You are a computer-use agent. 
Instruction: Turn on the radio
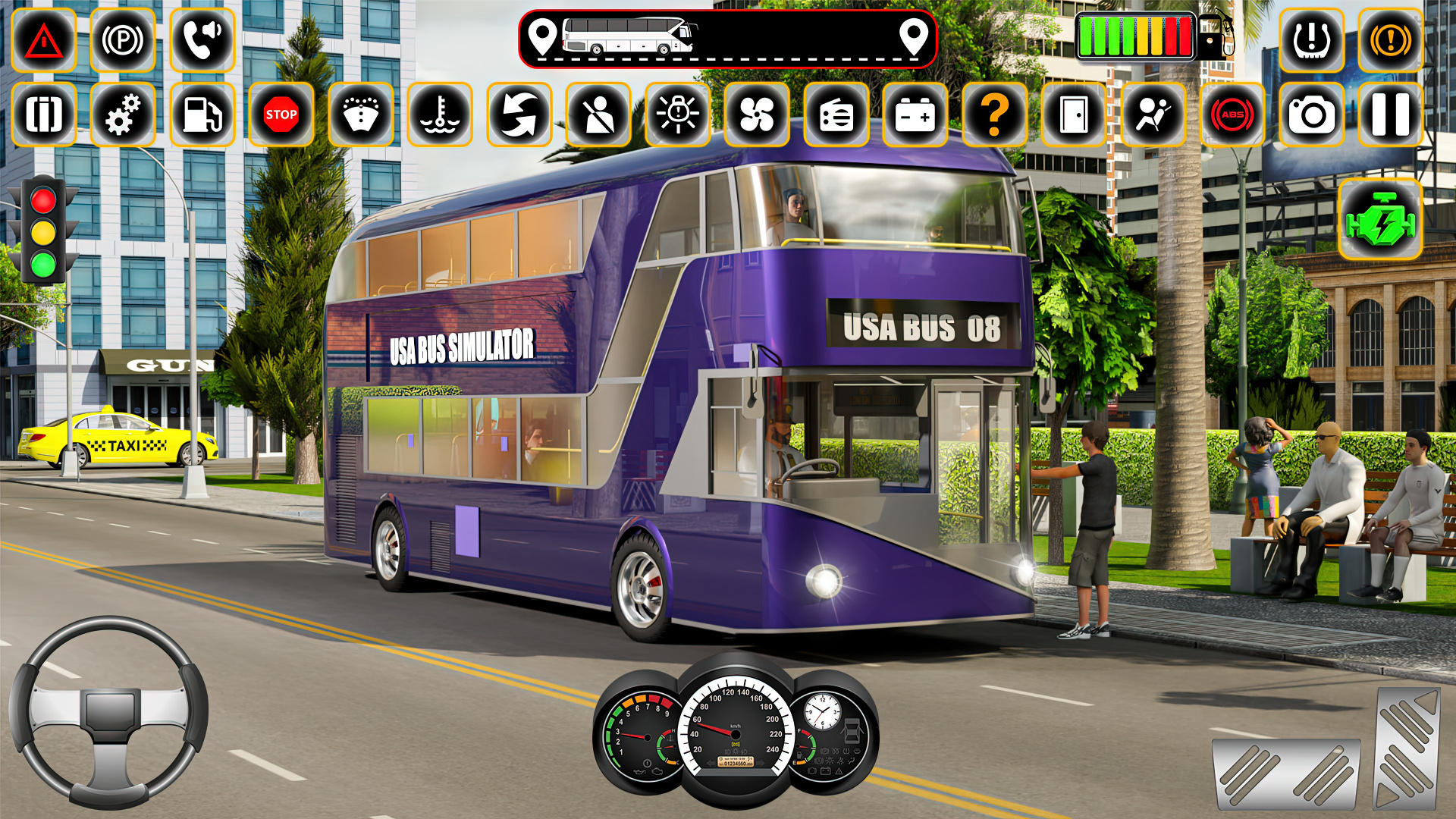click(x=838, y=115)
